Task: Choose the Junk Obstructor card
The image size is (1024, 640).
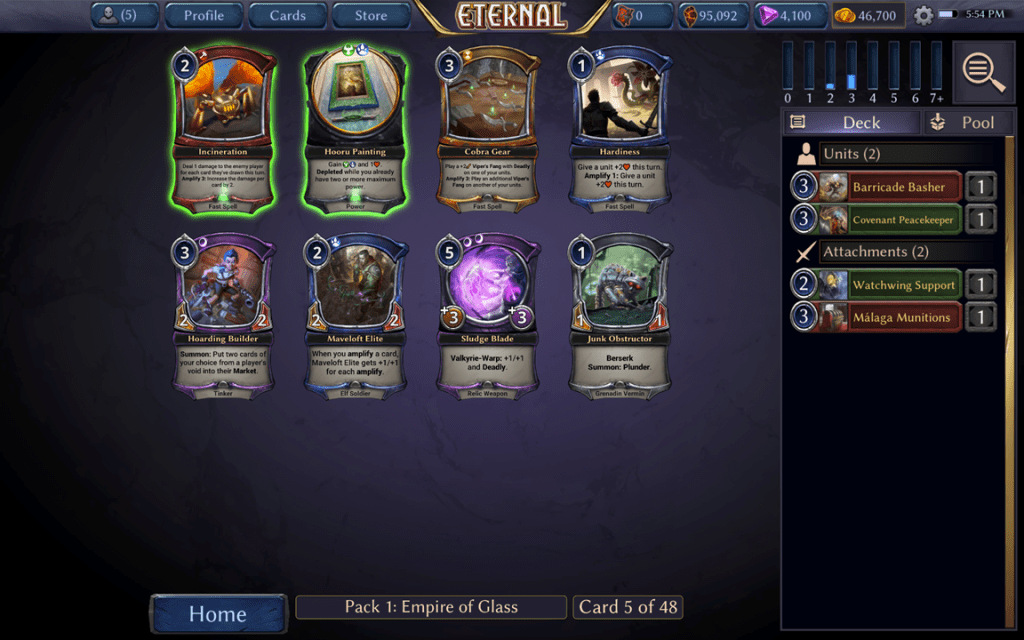Action: point(619,316)
